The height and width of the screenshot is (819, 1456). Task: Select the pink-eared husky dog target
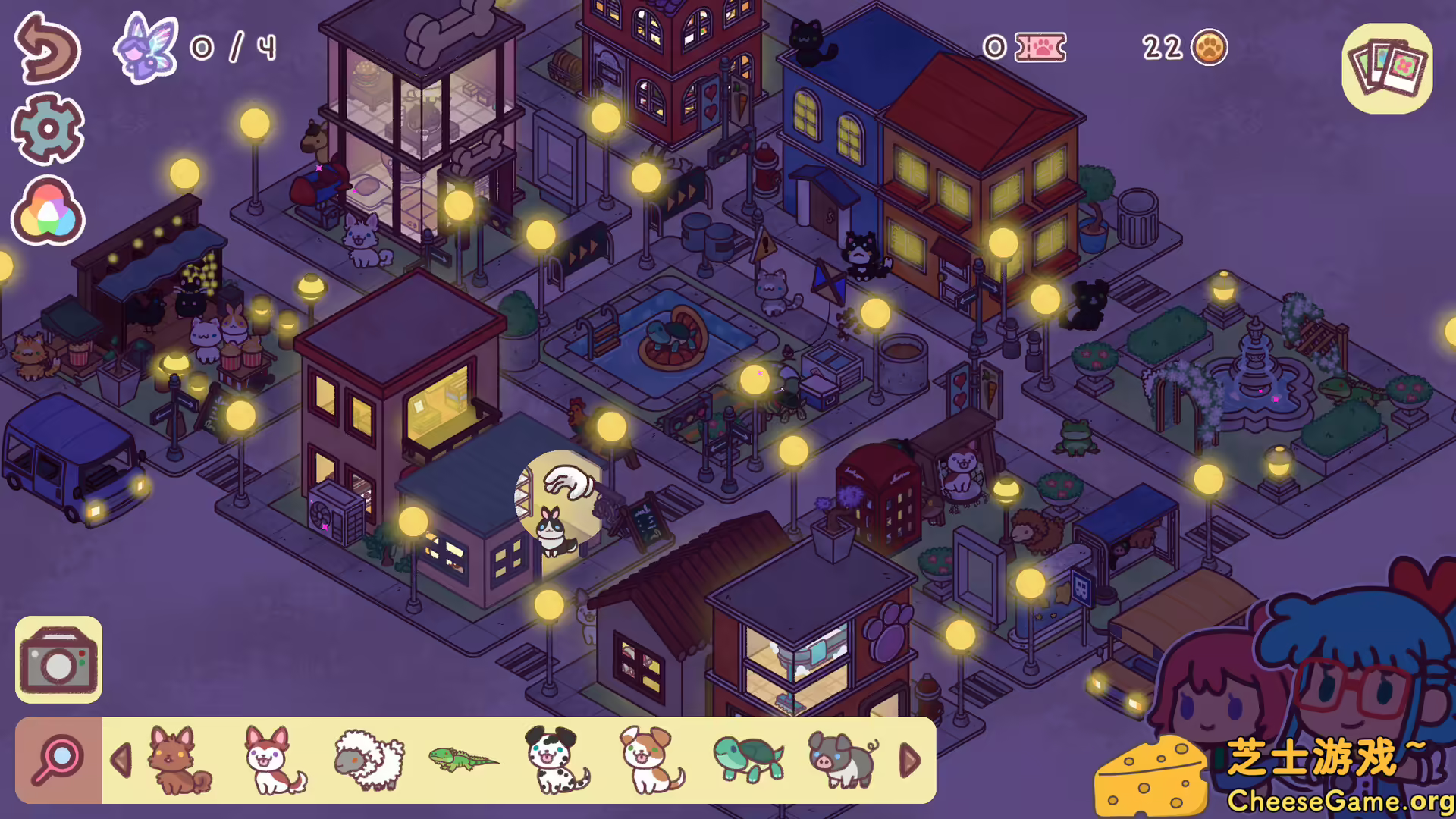(x=275, y=760)
